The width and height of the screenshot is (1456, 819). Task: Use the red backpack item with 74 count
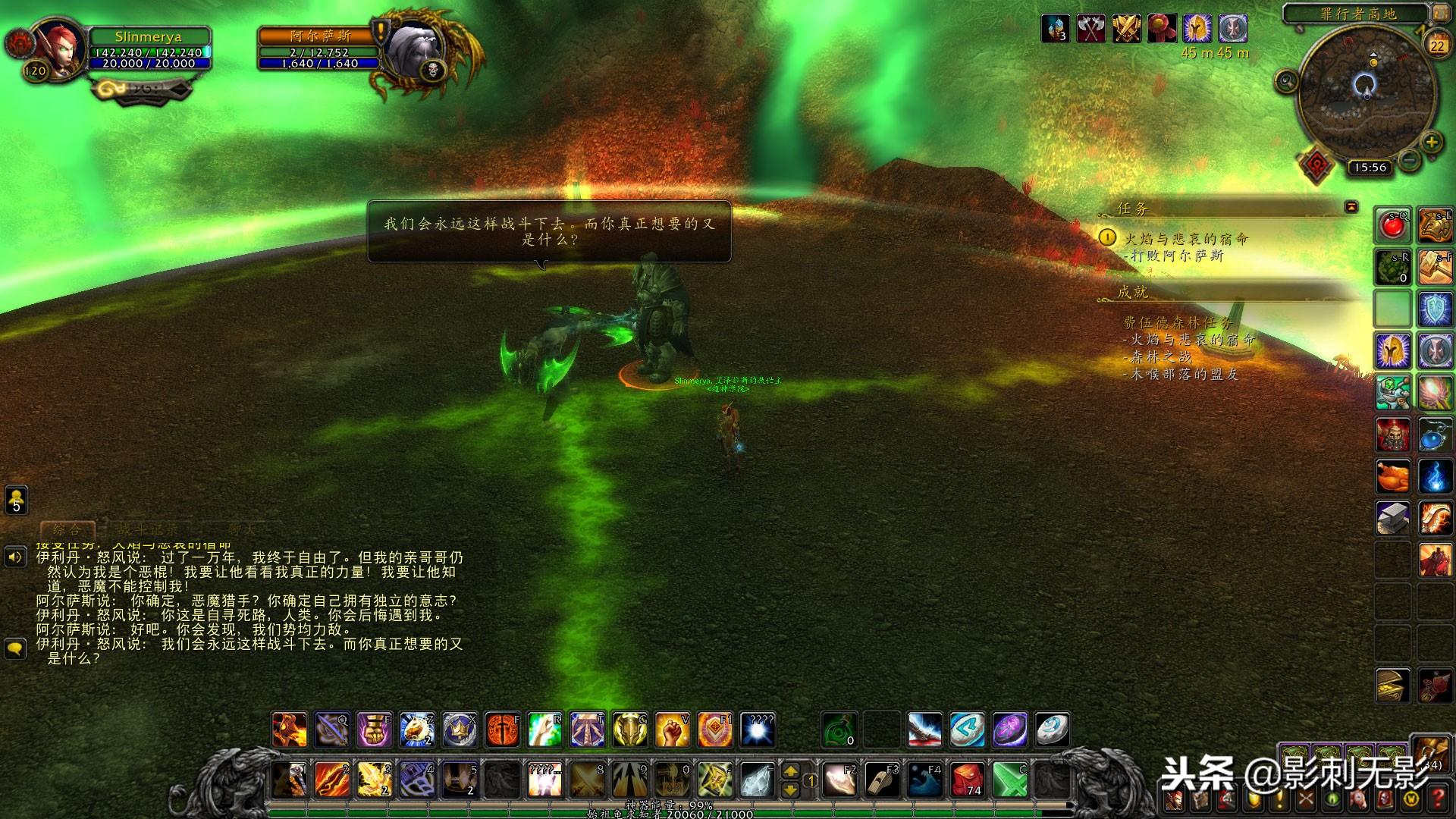(967, 779)
